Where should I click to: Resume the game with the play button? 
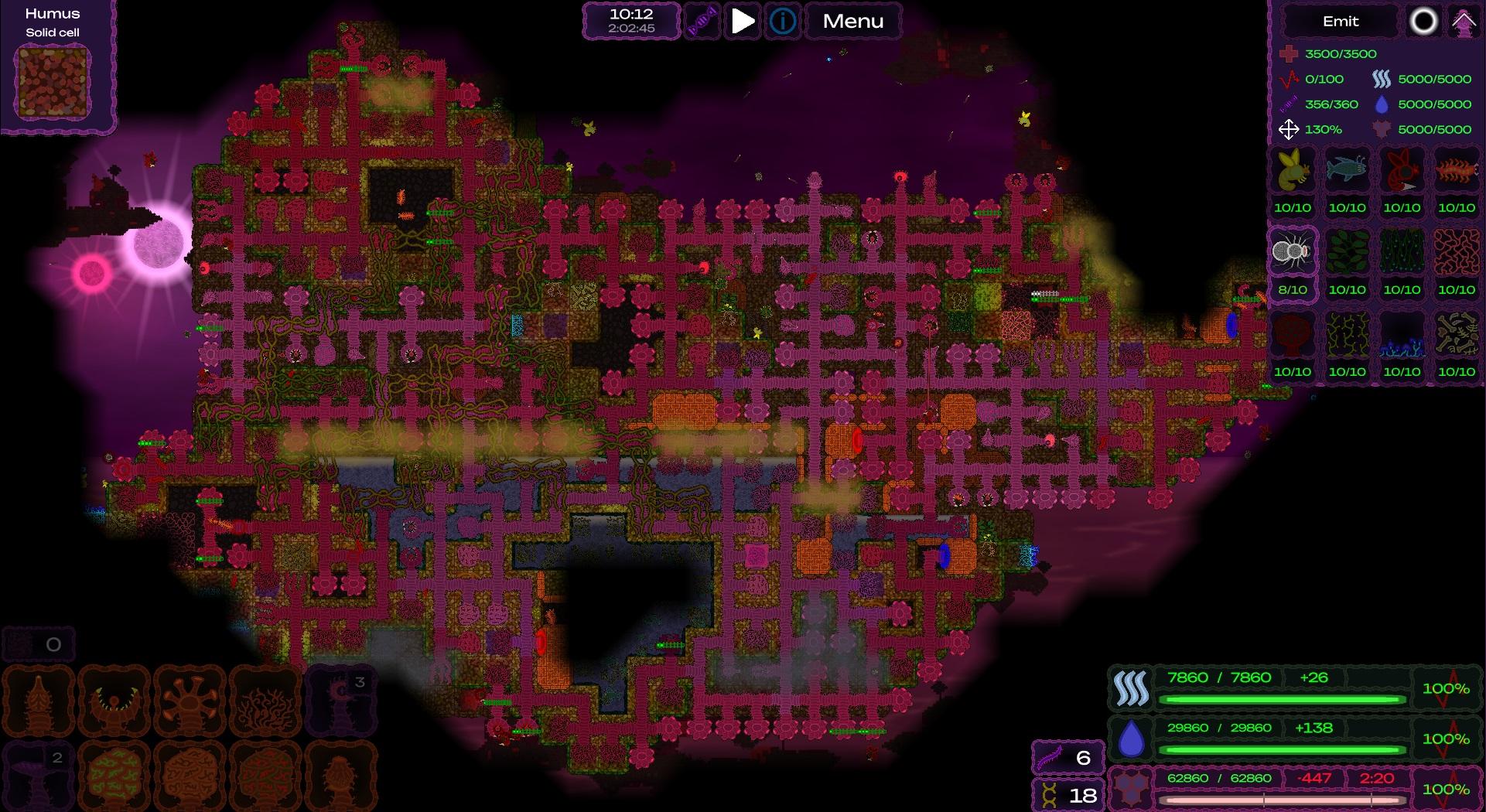(x=743, y=21)
